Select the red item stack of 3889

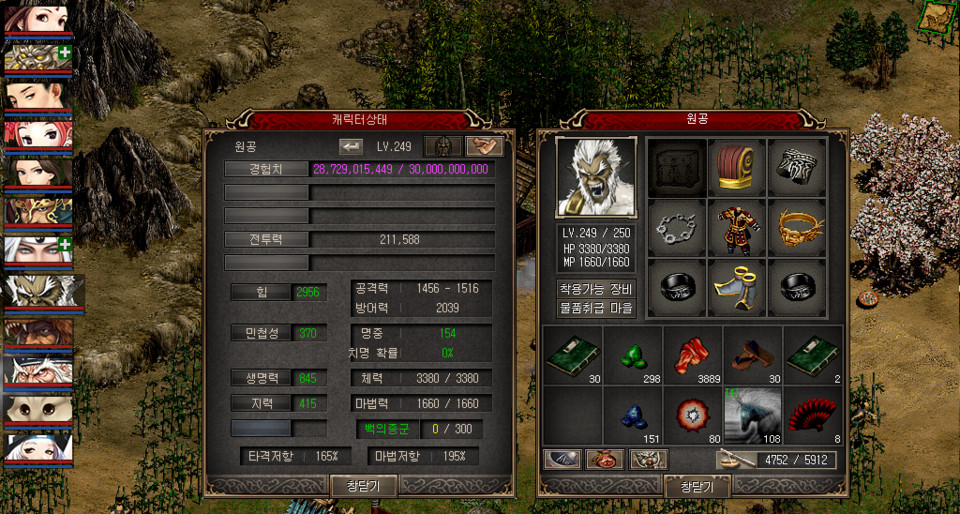pos(693,354)
